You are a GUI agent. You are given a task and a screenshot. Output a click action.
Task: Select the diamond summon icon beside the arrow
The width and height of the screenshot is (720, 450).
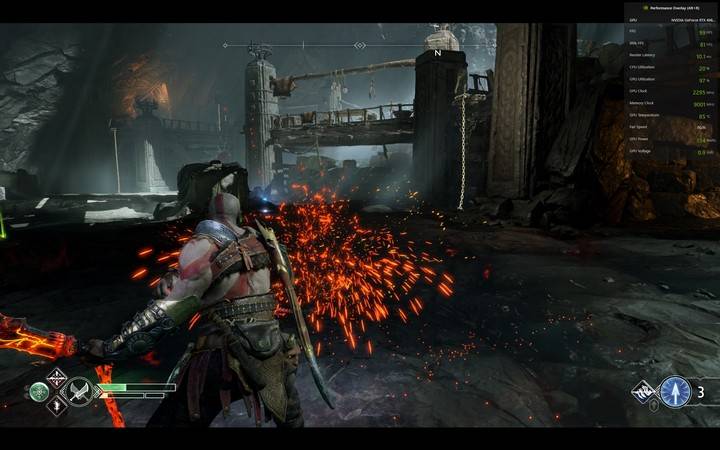point(643,391)
